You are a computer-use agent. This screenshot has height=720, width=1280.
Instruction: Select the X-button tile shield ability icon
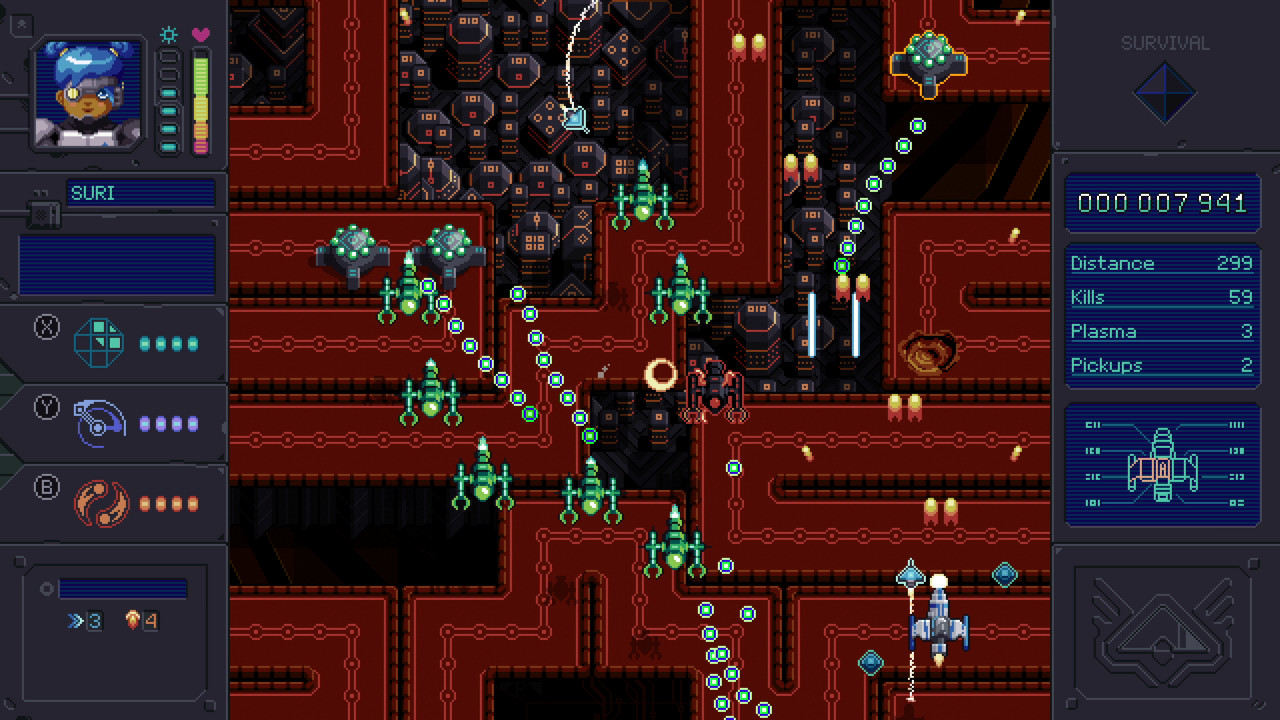[x=99, y=341]
